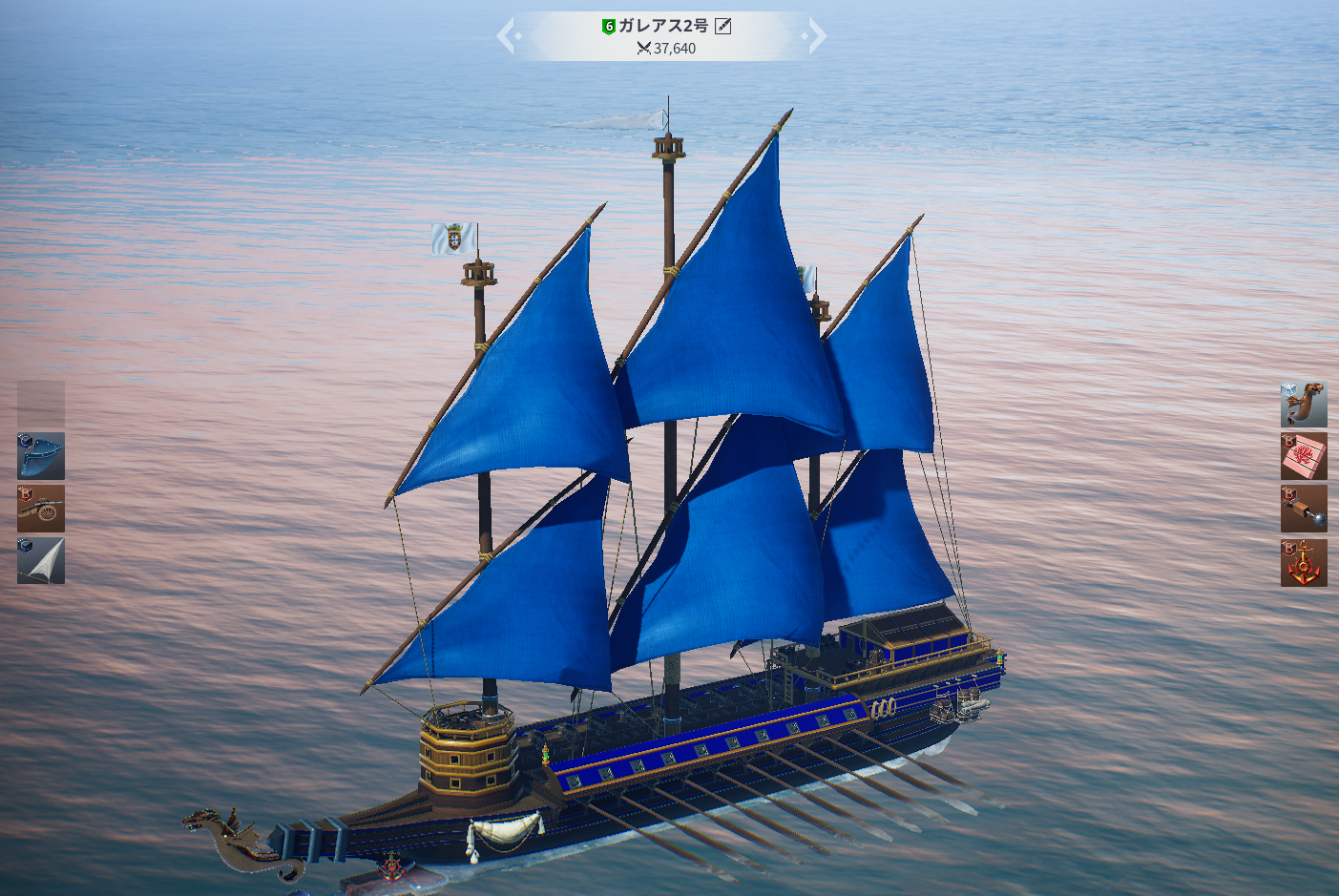Switch to the next ship with right arrow
Image resolution: width=1339 pixels, height=896 pixels.
(x=815, y=36)
